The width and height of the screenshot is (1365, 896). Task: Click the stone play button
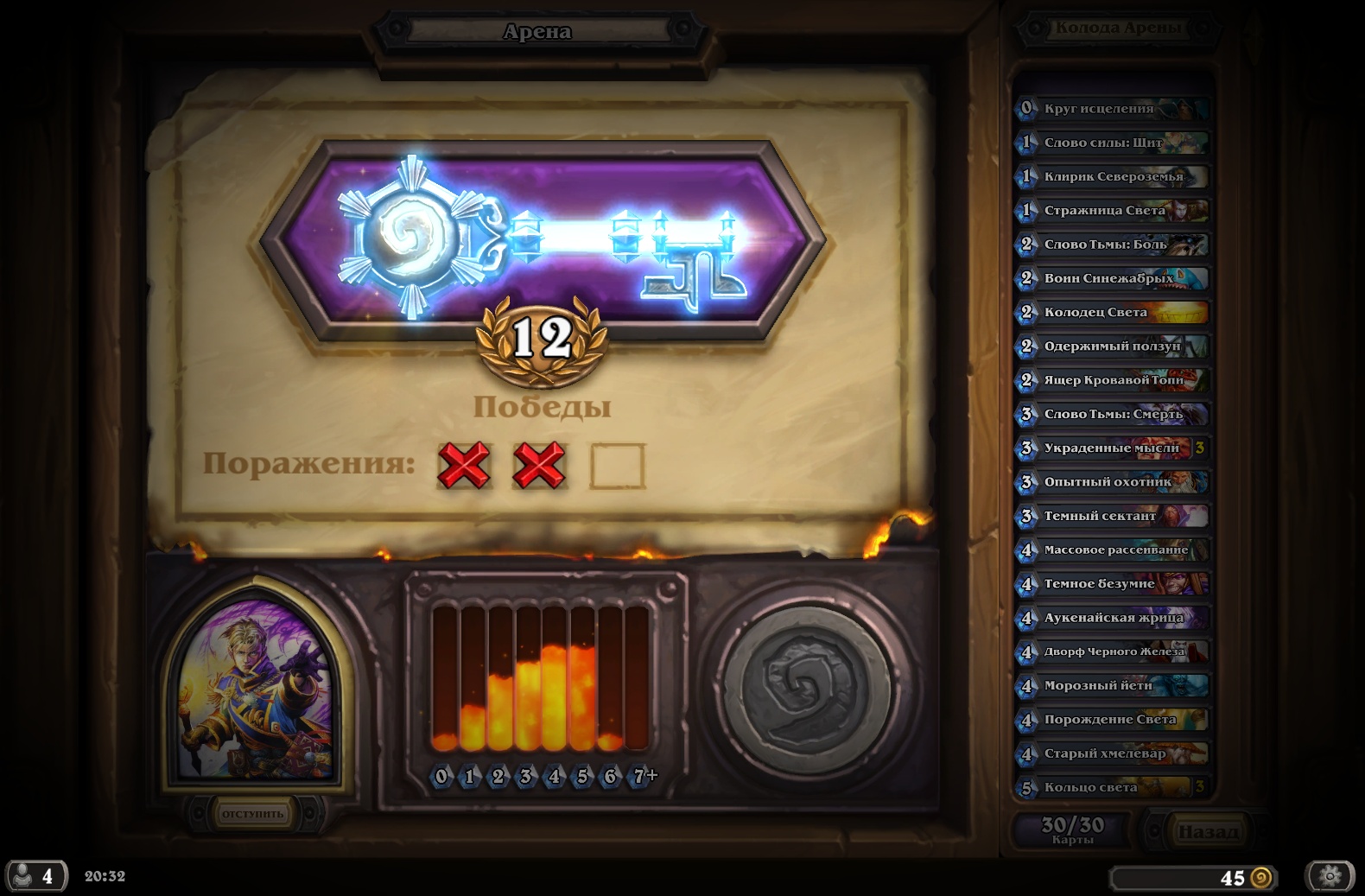(805, 687)
